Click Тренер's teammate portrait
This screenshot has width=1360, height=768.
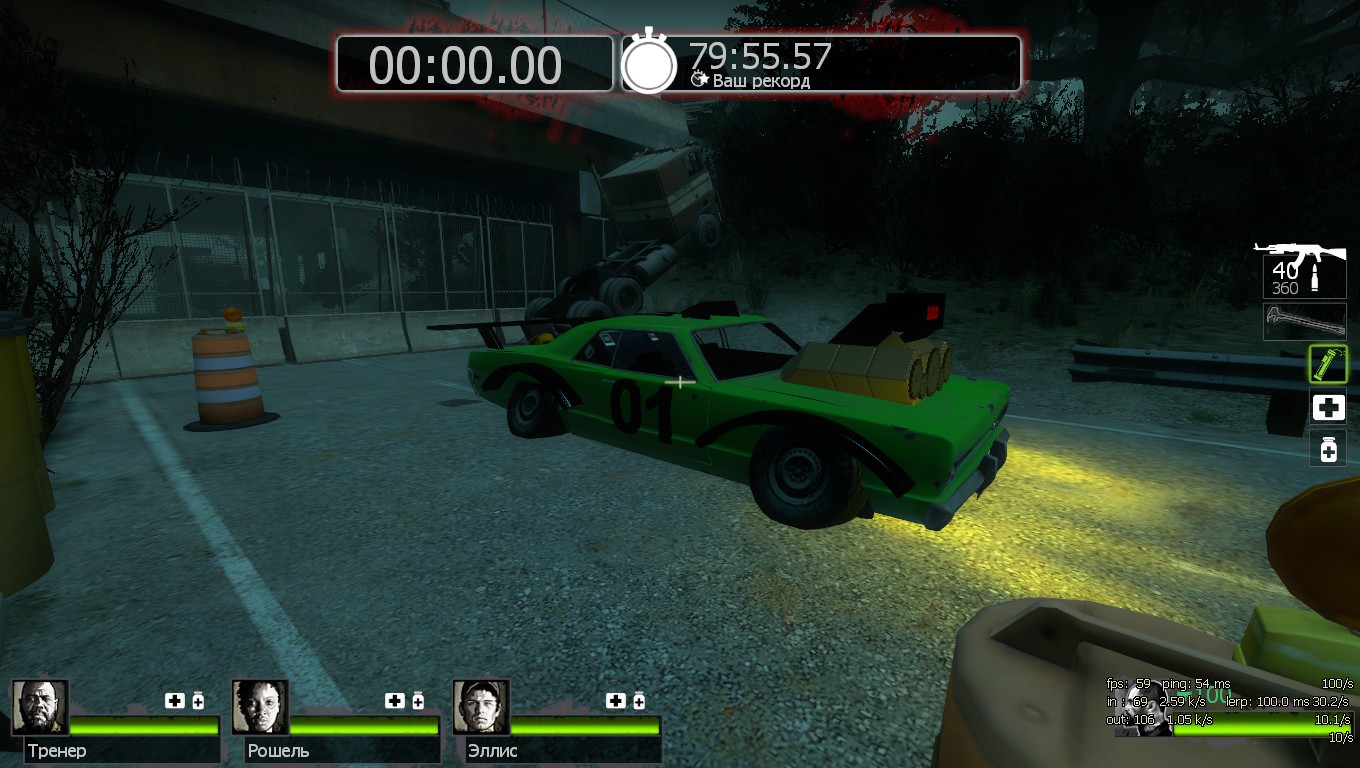click(x=40, y=707)
